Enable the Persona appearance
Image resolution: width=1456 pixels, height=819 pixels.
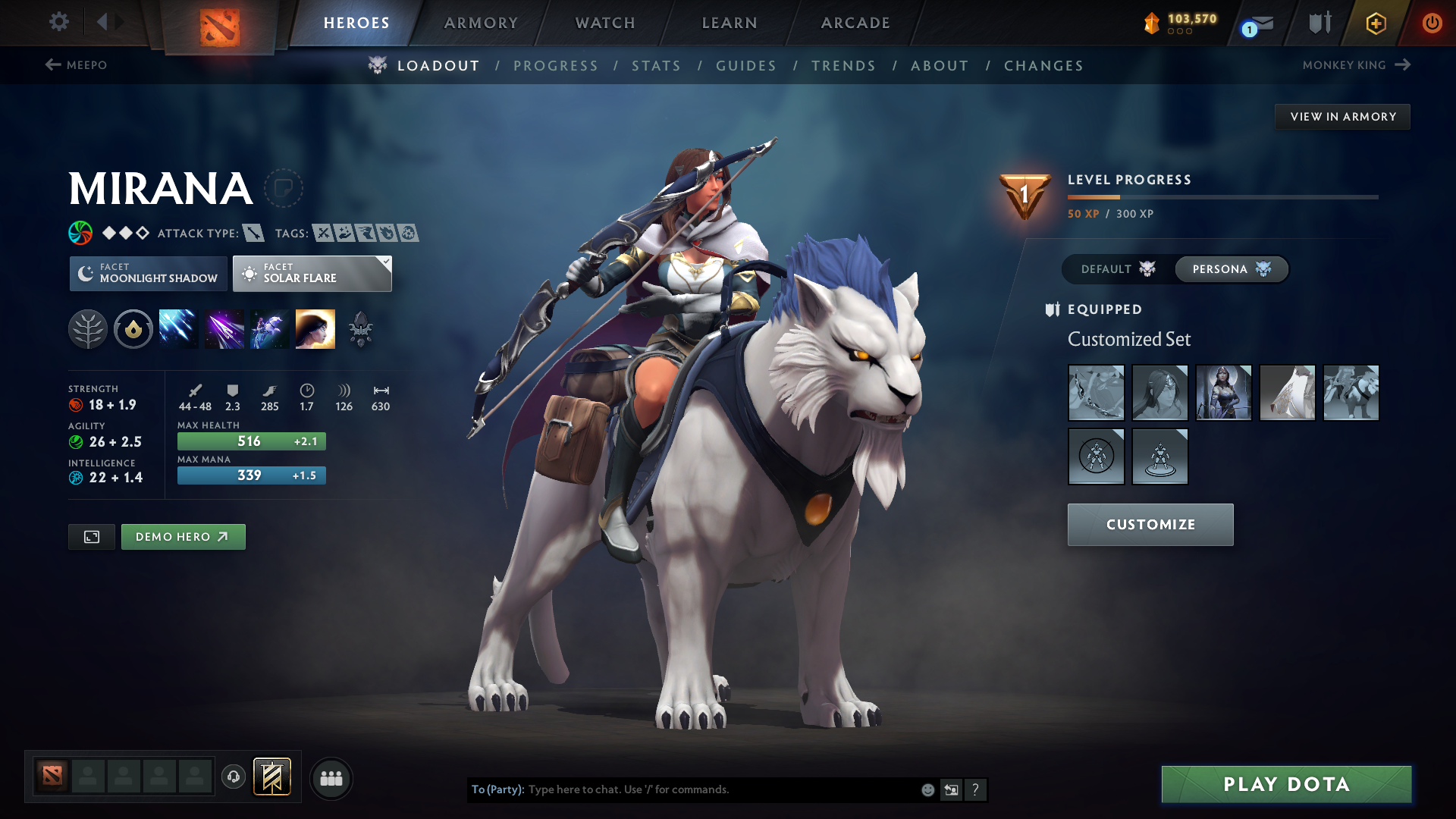1230,269
